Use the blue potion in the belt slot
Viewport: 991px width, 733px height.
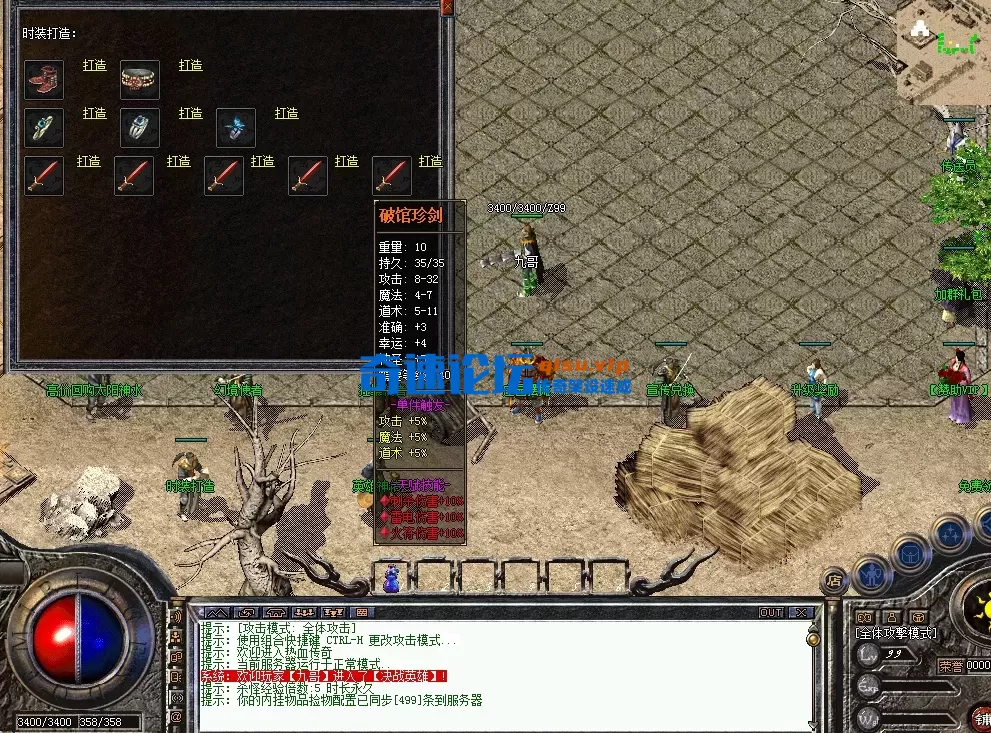point(393,578)
